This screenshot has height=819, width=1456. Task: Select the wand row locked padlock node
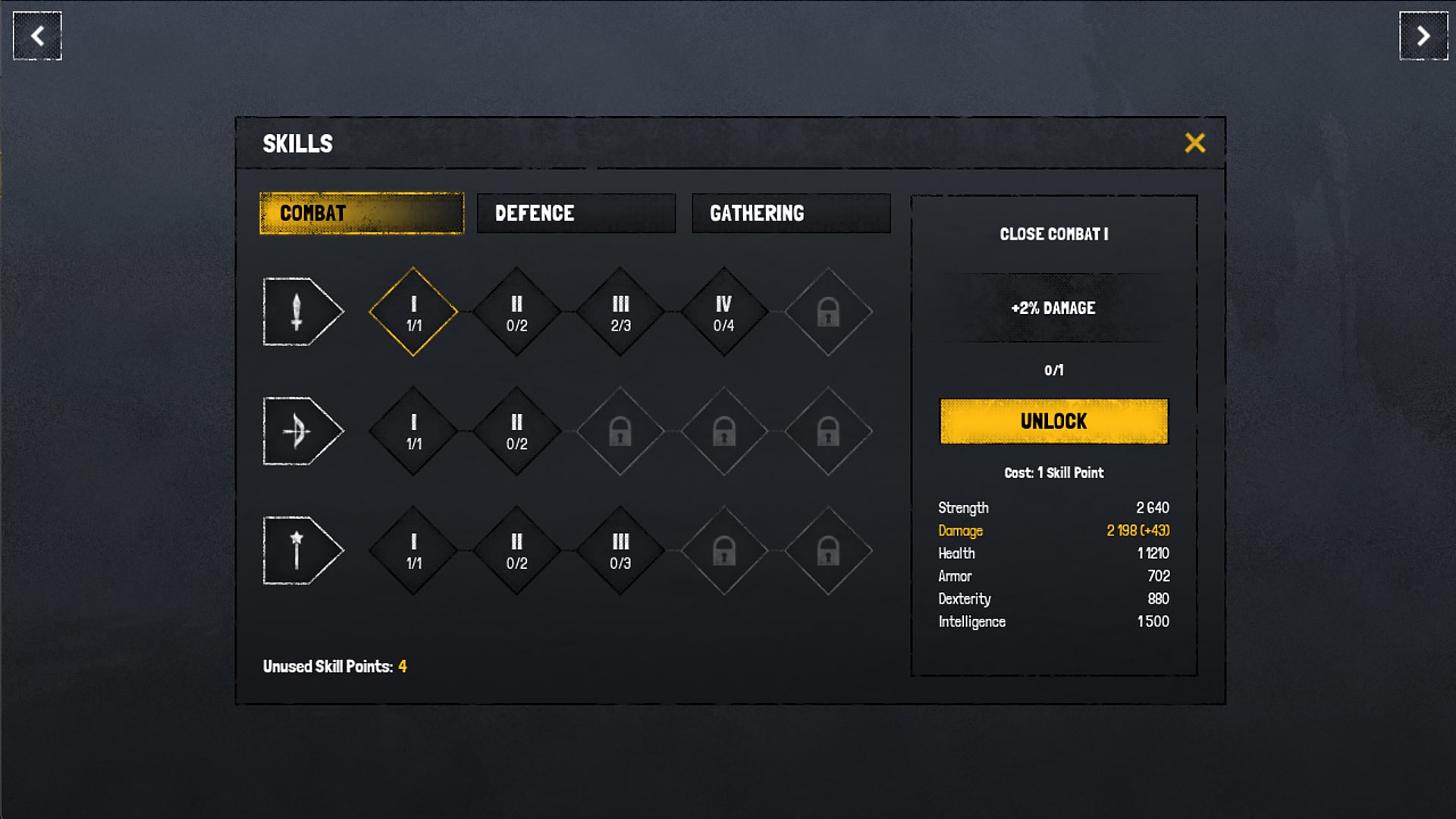point(724,550)
